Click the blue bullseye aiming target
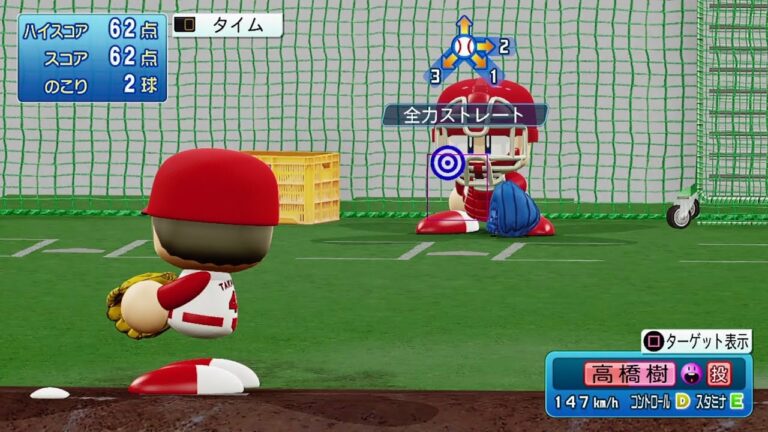 [x=447, y=162]
